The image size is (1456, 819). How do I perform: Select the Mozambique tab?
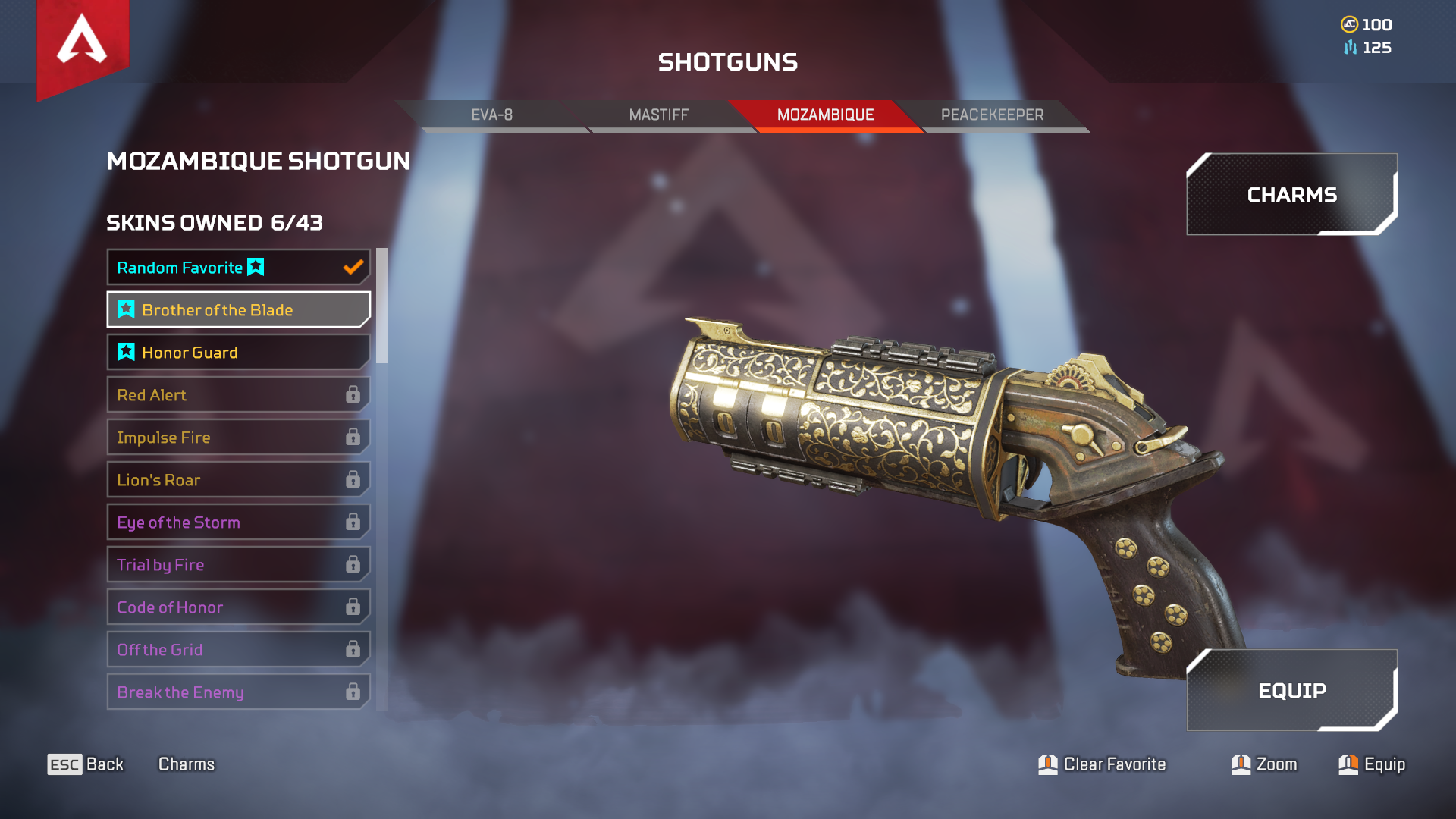point(825,115)
